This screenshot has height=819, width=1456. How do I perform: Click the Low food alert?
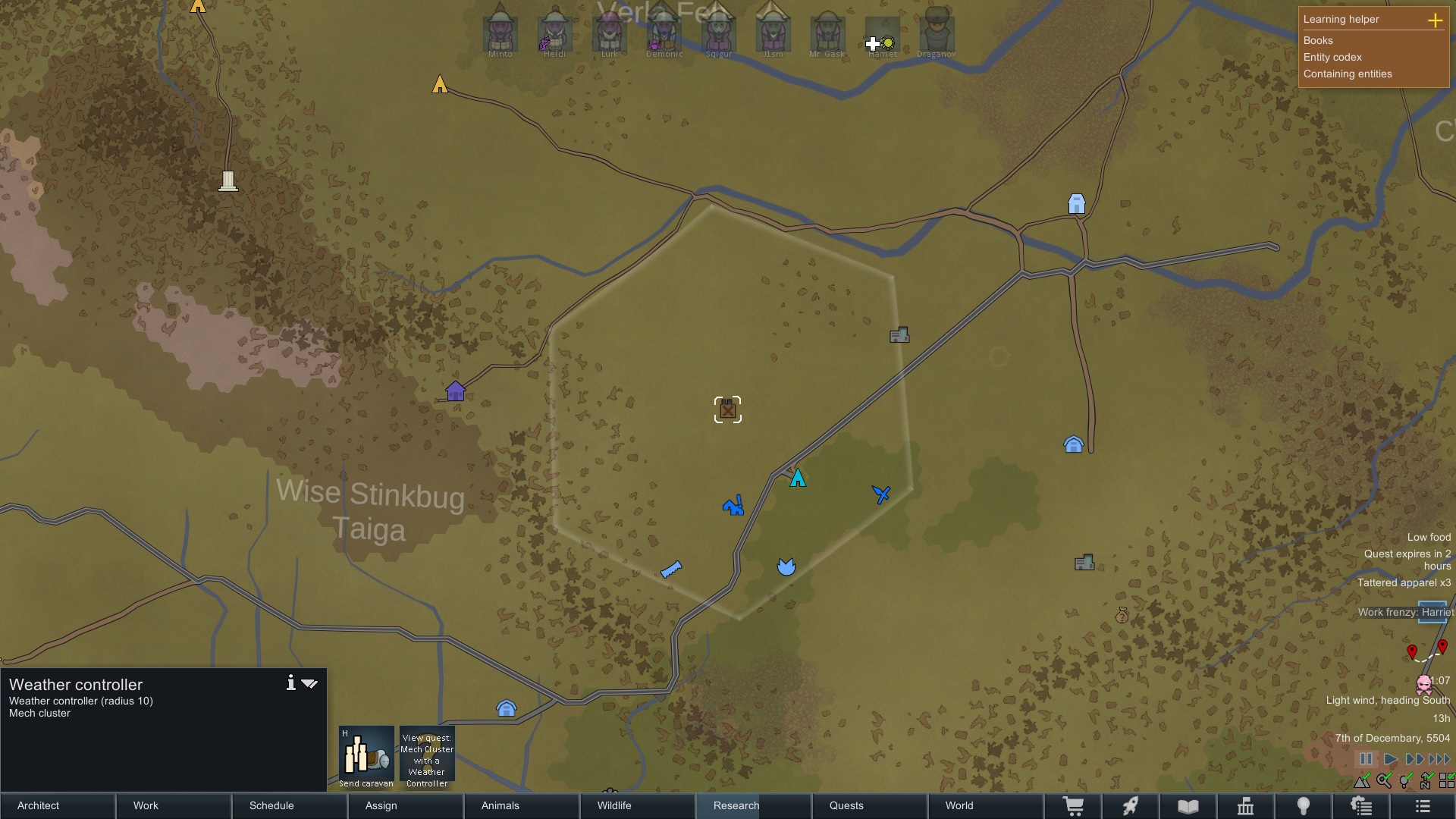click(x=1429, y=537)
